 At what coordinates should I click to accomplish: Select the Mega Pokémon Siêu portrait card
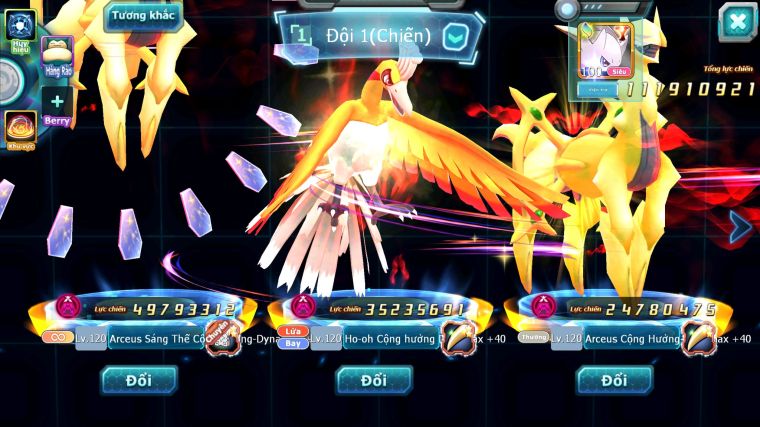[606, 52]
